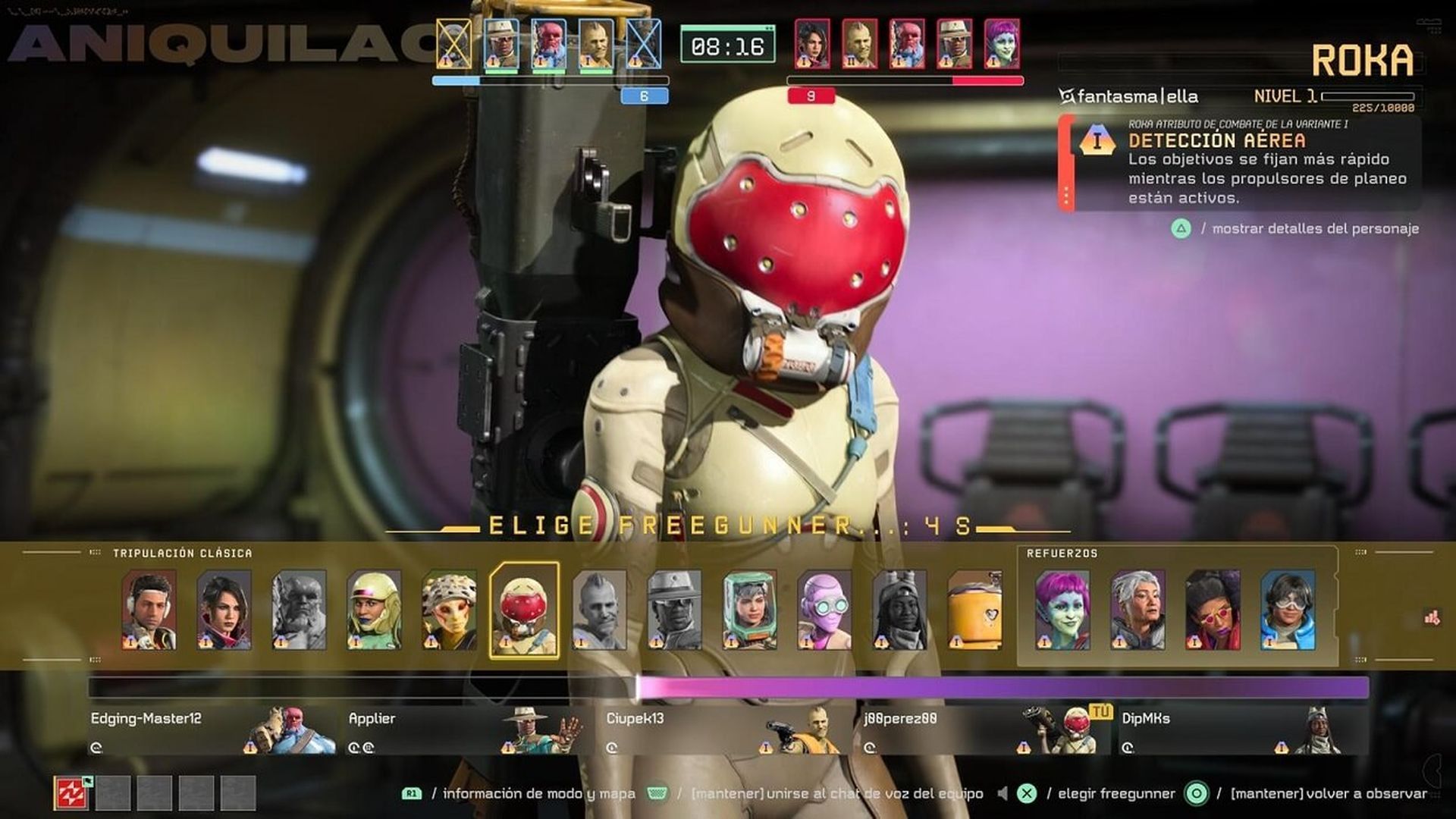Select the pink-haired character with round goggles
The height and width of the screenshot is (819, 1456).
tap(824, 610)
